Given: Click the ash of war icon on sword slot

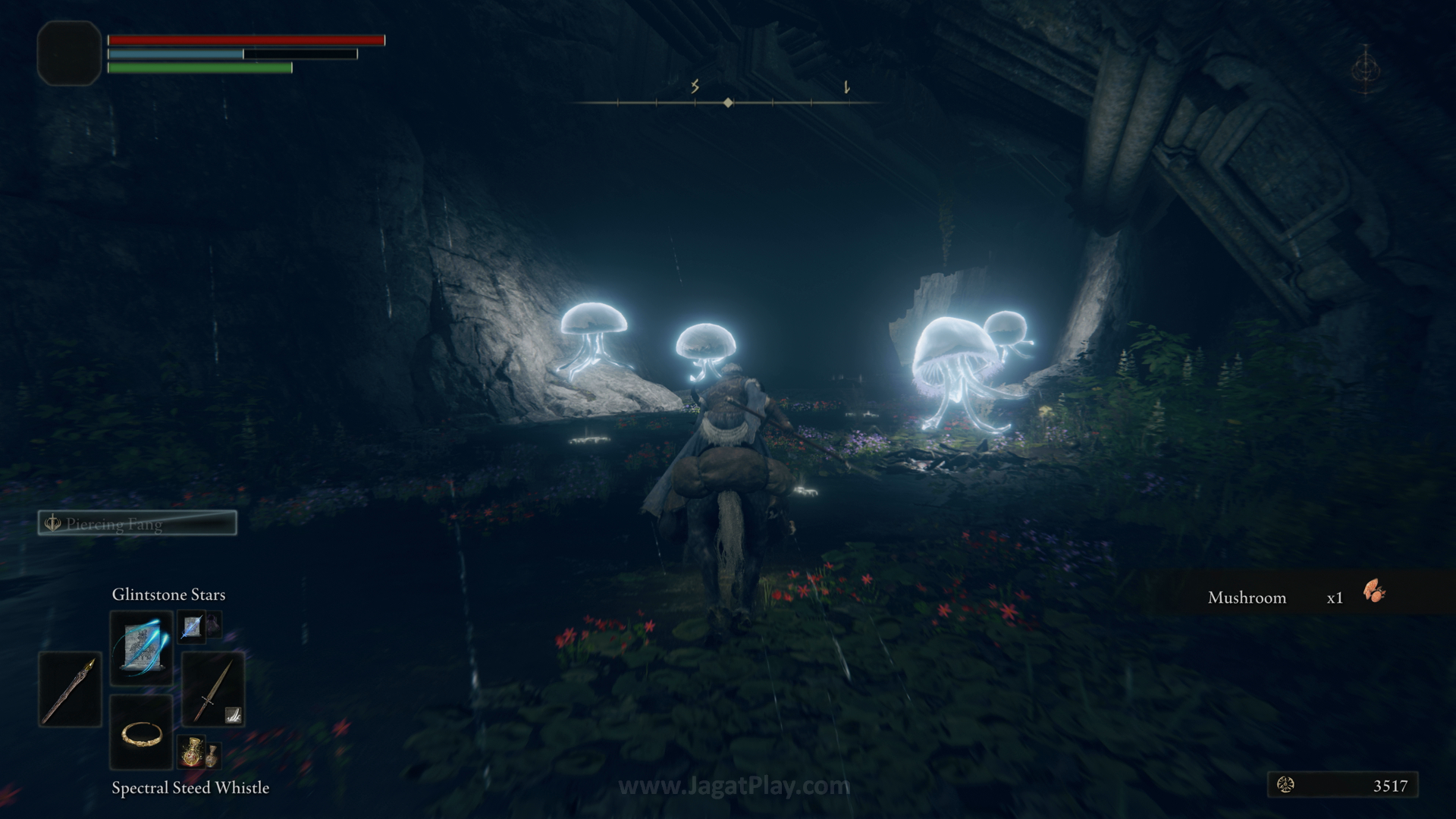Looking at the screenshot, I should point(233,714).
